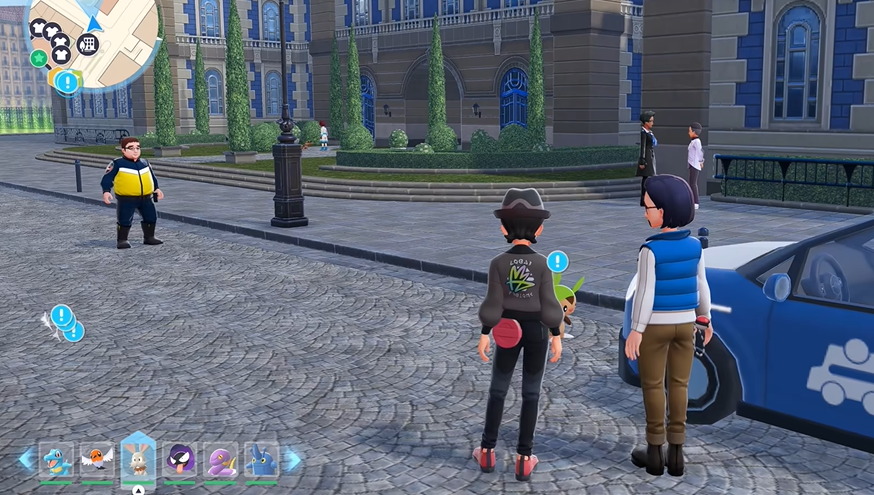This screenshot has height=495, width=874.
Task: Click the left arrow beside the party bar
Action: coord(26,459)
